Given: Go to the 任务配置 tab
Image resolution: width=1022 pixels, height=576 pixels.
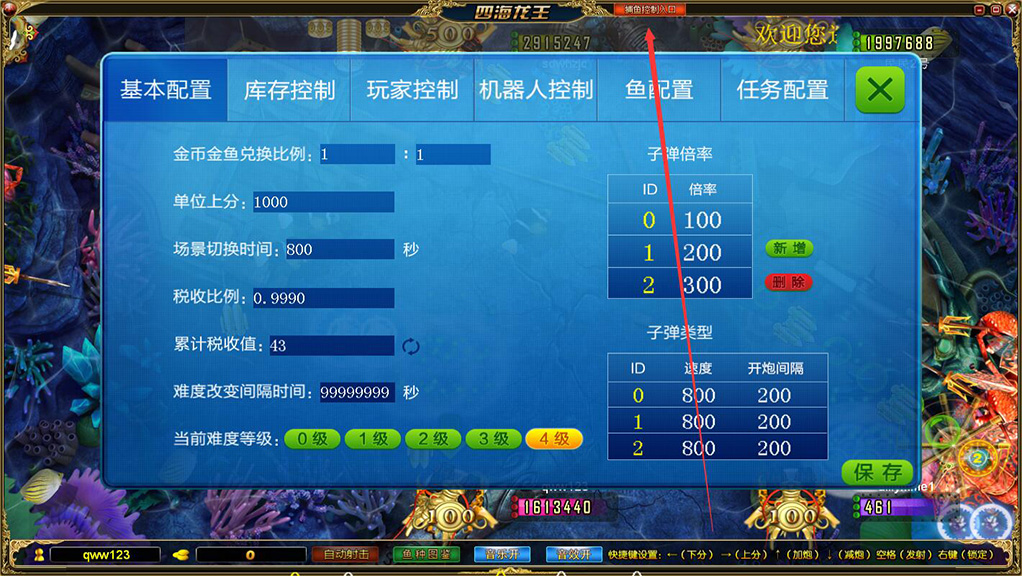Looking at the screenshot, I should tap(783, 90).
